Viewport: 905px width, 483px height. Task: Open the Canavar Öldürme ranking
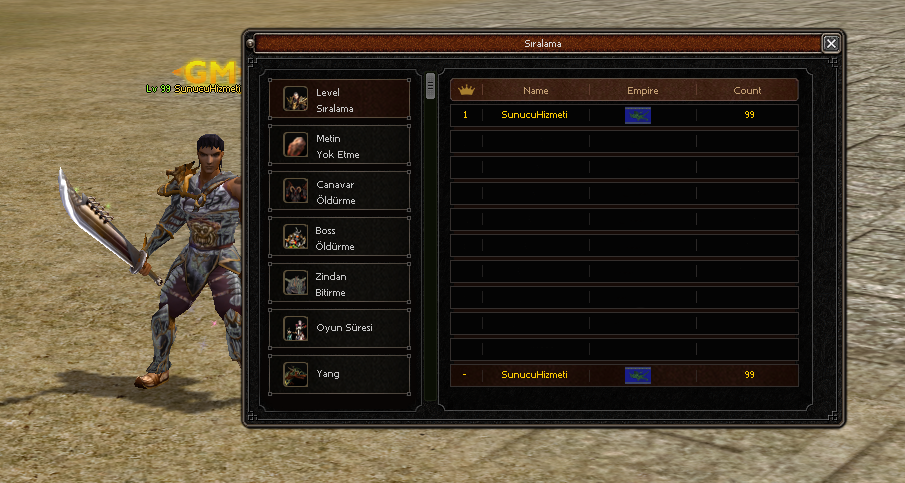tap(339, 192)
